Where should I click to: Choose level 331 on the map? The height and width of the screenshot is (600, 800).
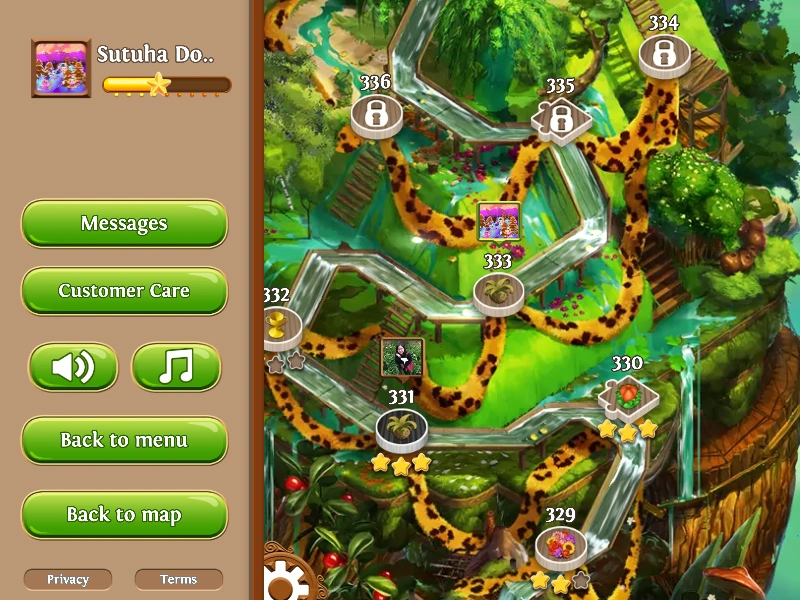point(402,429)
